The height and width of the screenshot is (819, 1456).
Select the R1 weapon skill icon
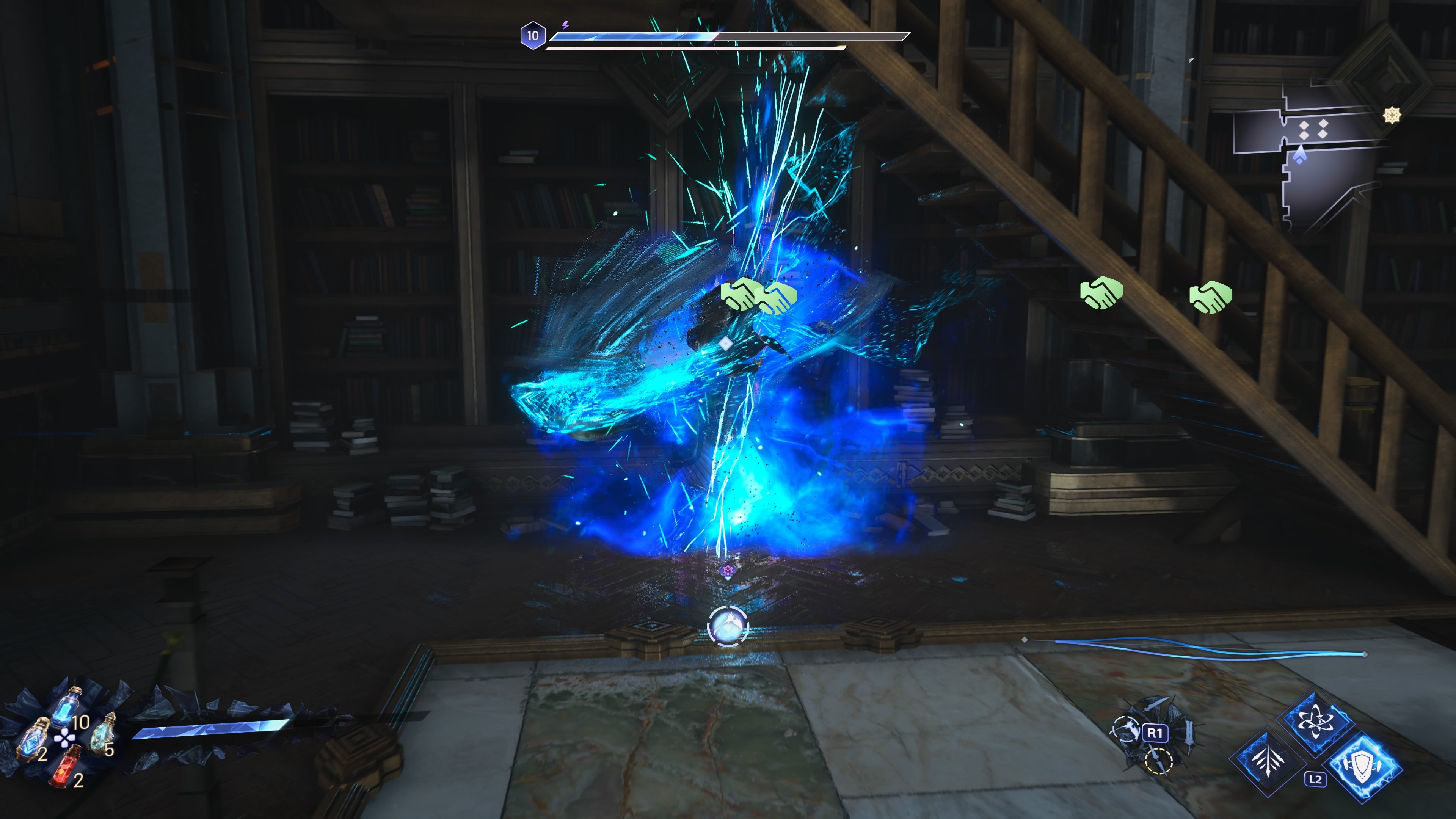(x=1155, y=733)
